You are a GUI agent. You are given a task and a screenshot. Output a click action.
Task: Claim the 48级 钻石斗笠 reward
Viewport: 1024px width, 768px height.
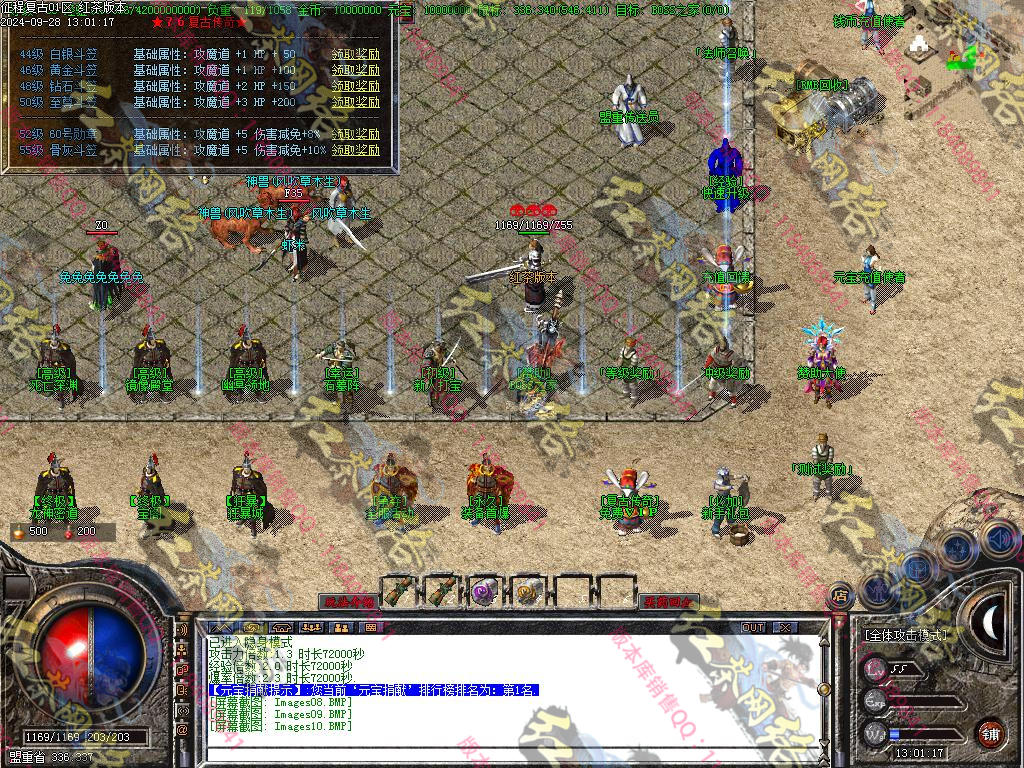[356, 87]
